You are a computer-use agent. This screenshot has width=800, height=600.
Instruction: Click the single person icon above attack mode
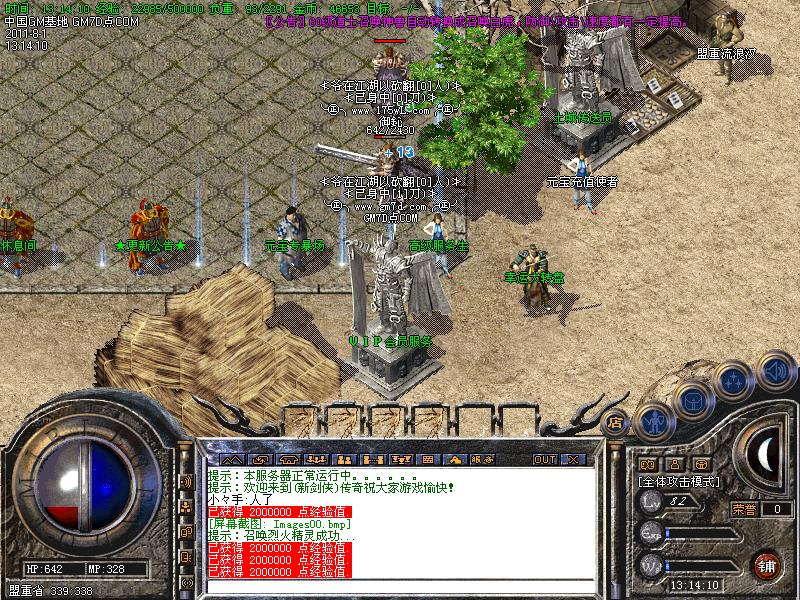[675, 464]
